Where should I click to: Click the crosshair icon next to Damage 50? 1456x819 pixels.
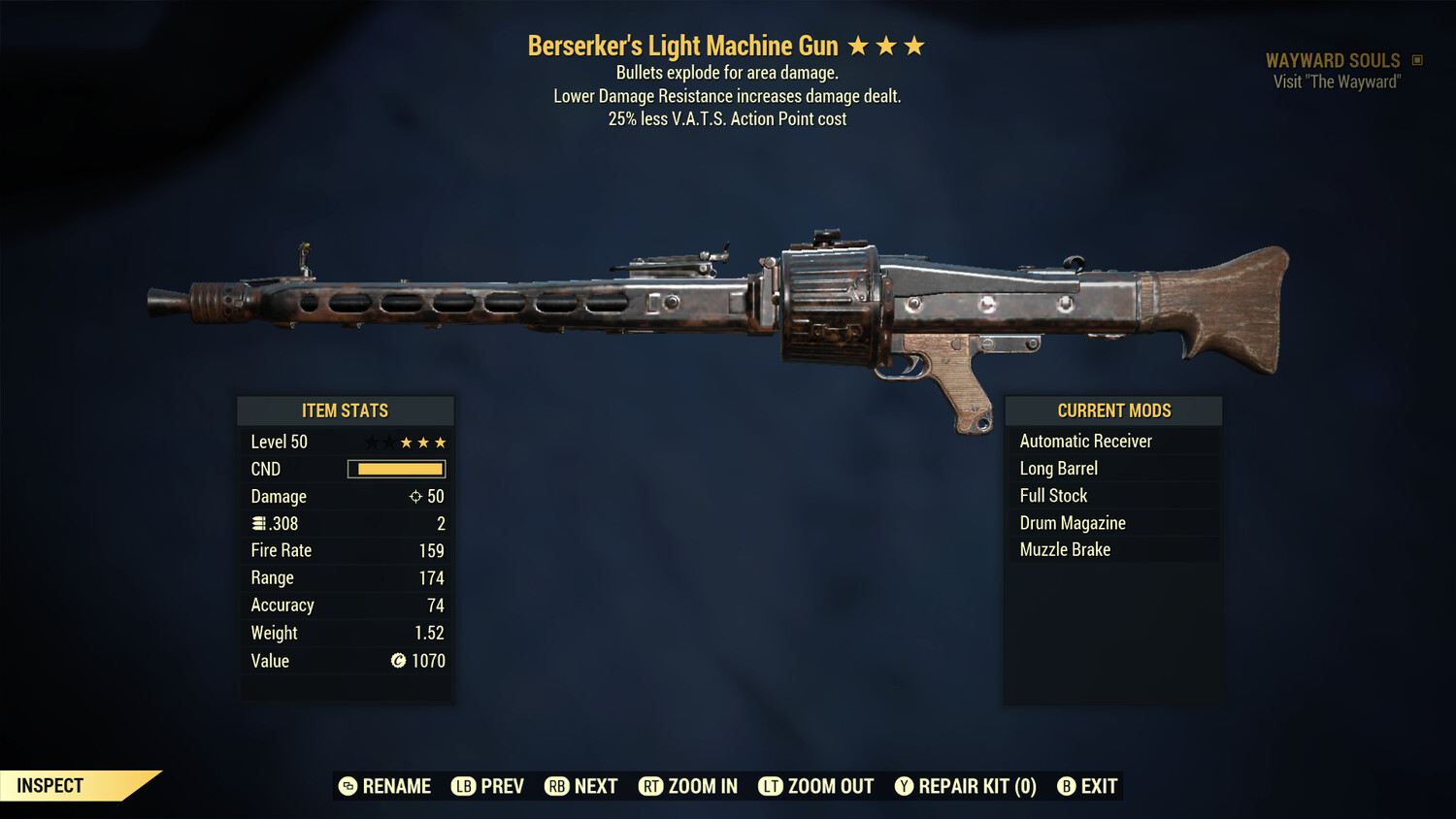coord(415,496)
